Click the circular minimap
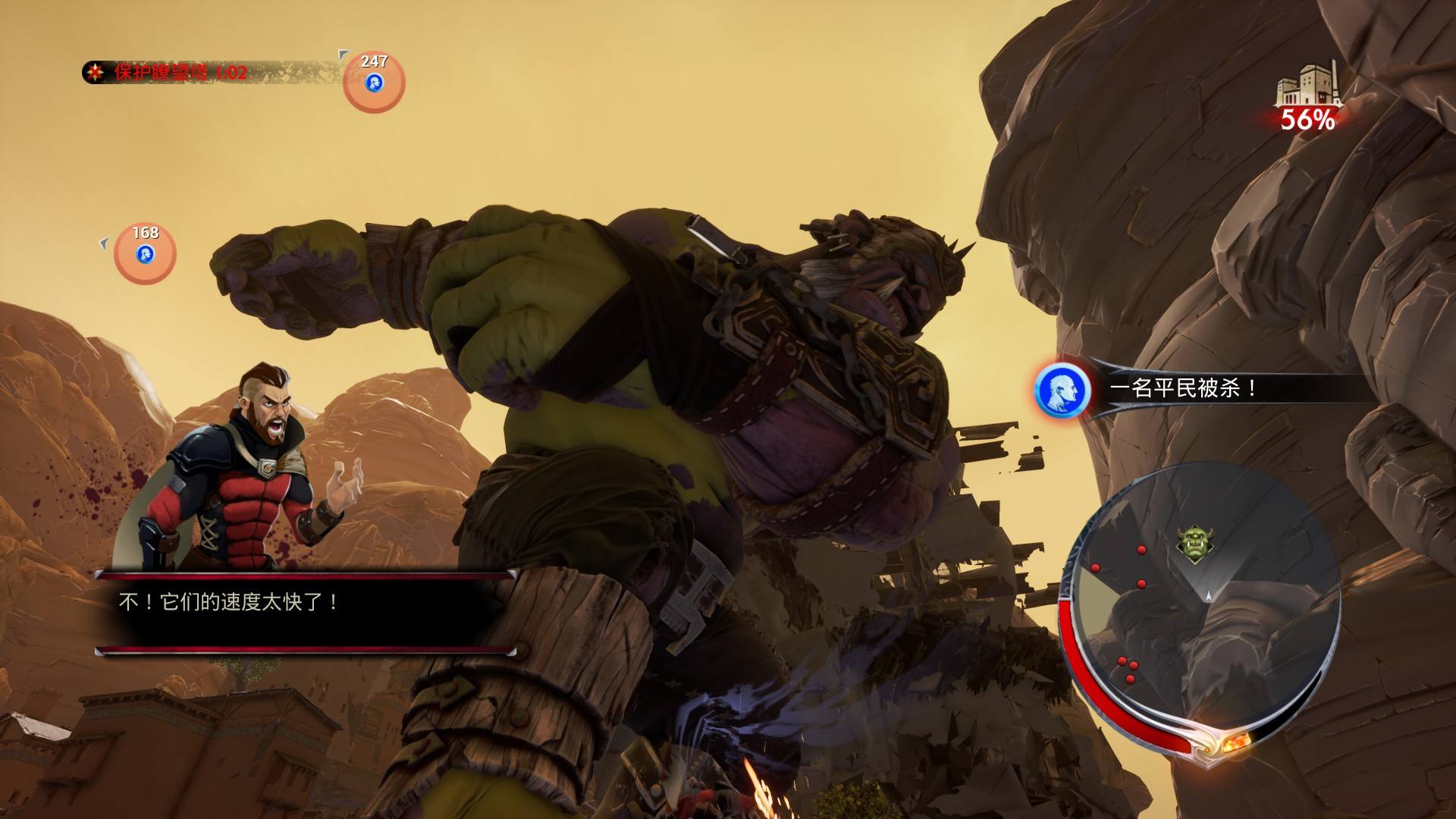The image size is (1456, 819). [1200, 599]
